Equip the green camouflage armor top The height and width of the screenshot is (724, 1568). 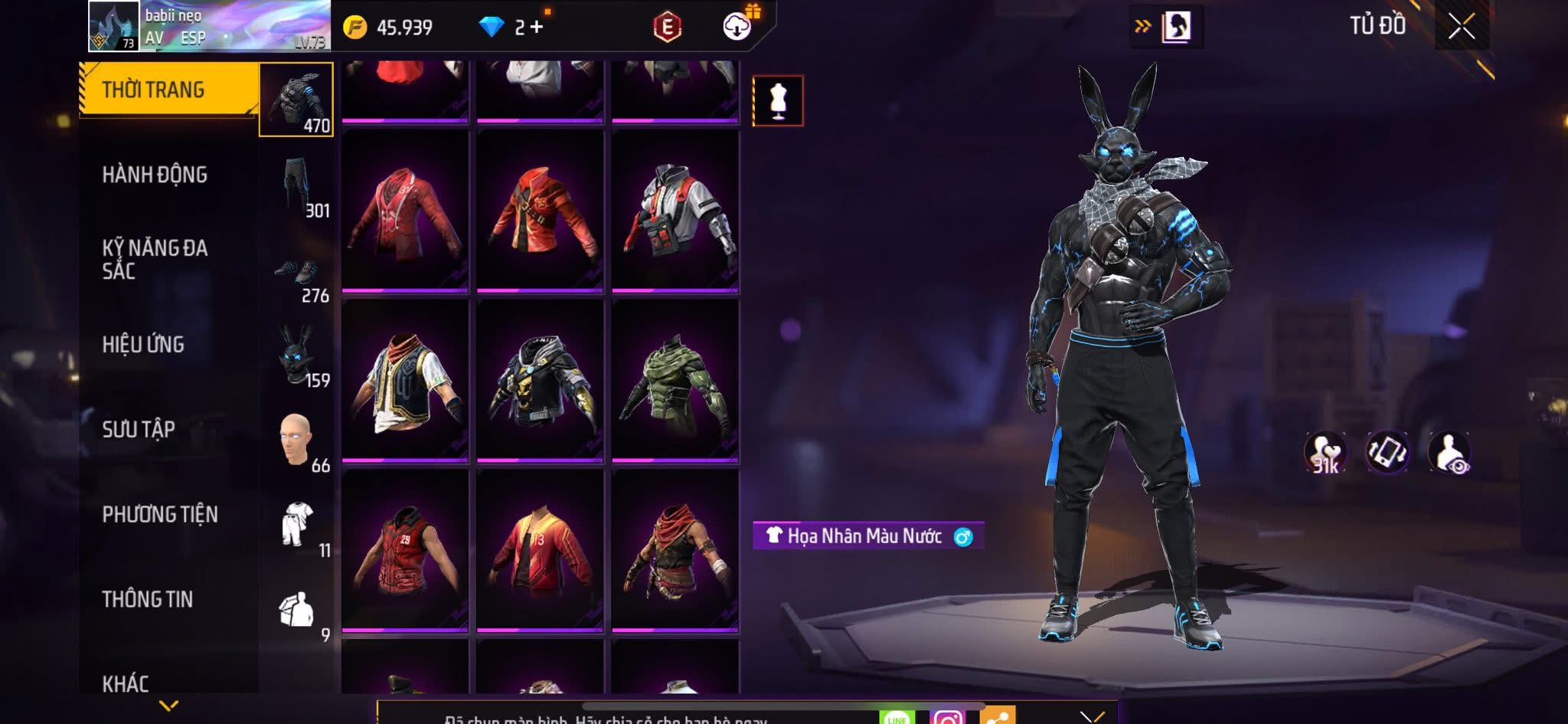[x=675, y=381]
